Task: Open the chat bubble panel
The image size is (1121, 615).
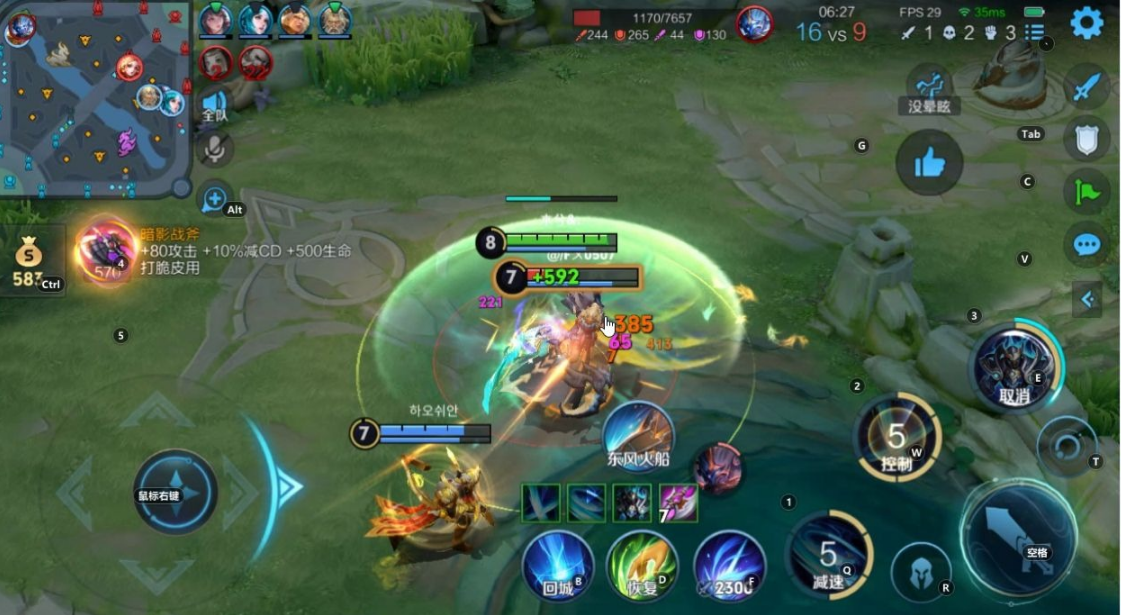Action: [1086, 244]
